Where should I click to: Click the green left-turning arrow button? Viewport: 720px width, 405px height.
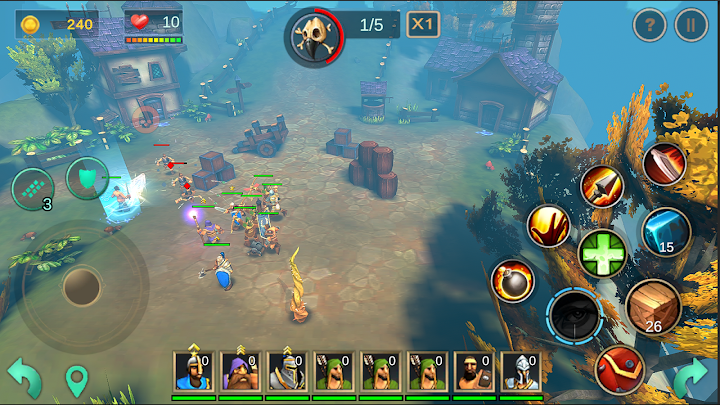(24, 378)
